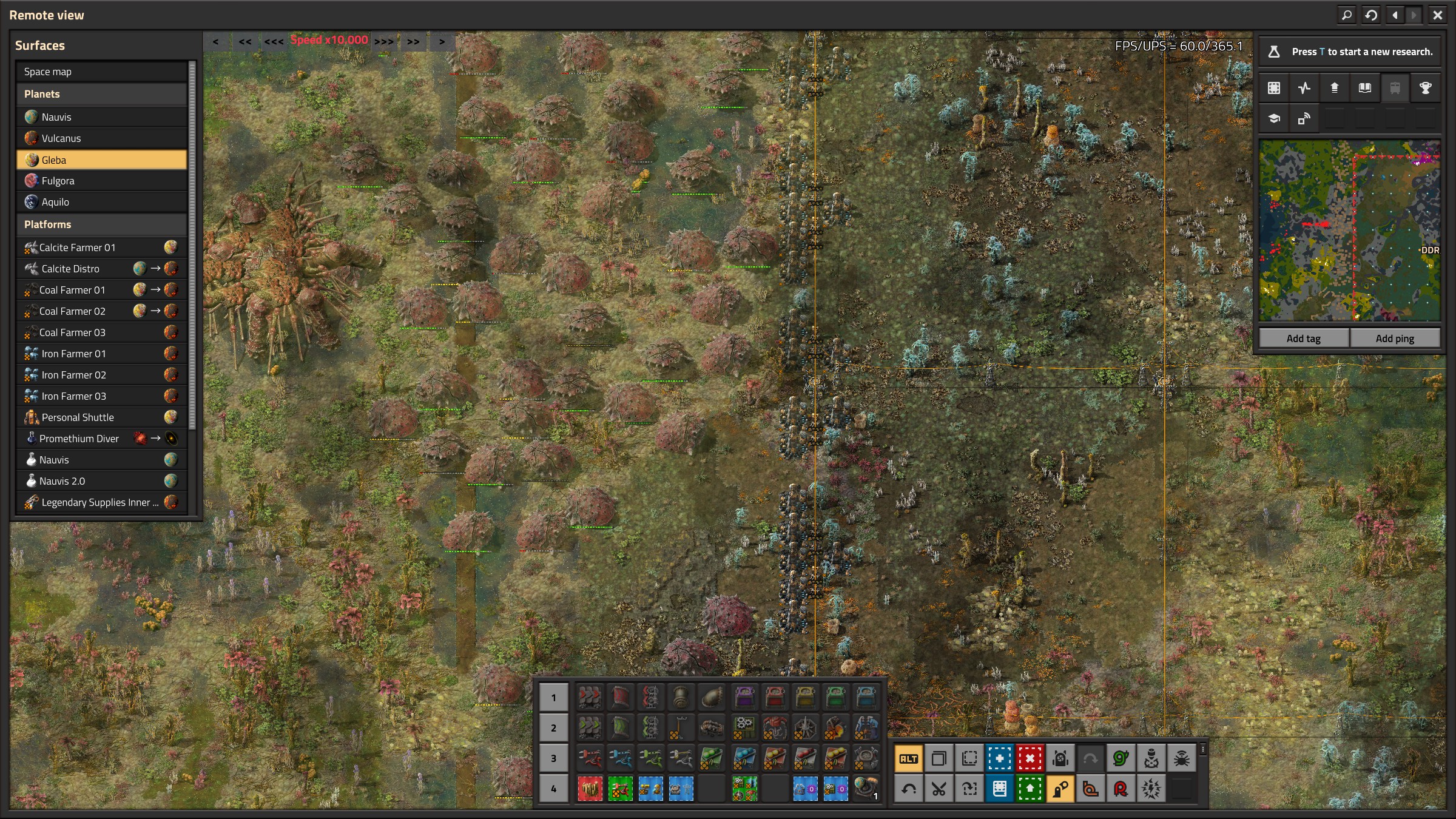This screenshot has height=819, width=1456.
Task: Increase game speed with the triple-arrow button
Action: pyautogui.click(x=383, y=41)
